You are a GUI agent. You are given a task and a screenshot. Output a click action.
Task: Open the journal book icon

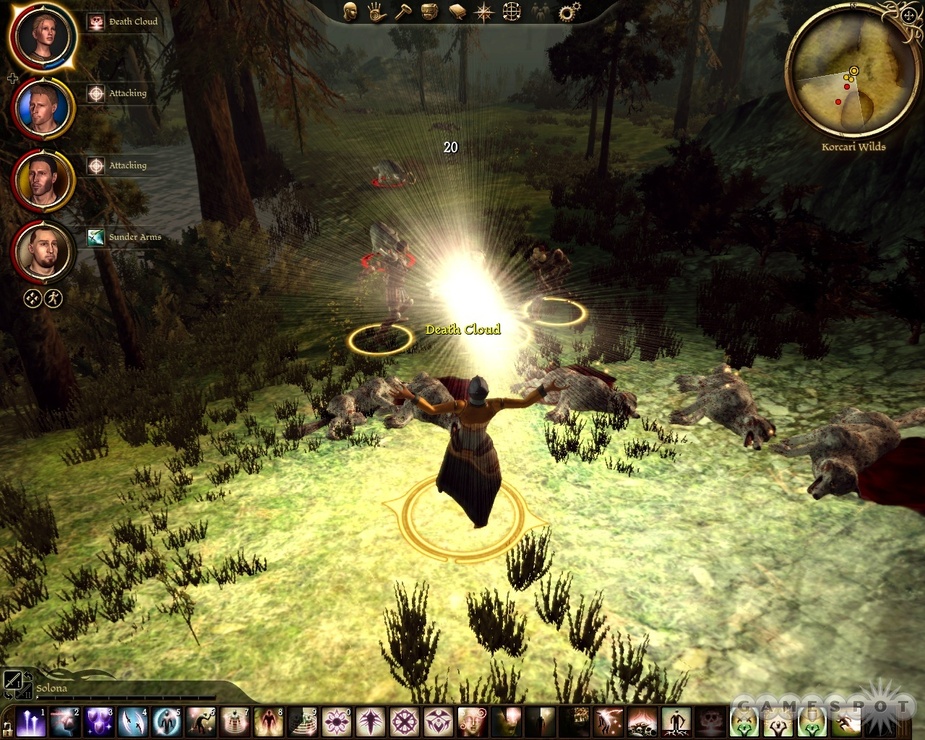tap(457, 12)
